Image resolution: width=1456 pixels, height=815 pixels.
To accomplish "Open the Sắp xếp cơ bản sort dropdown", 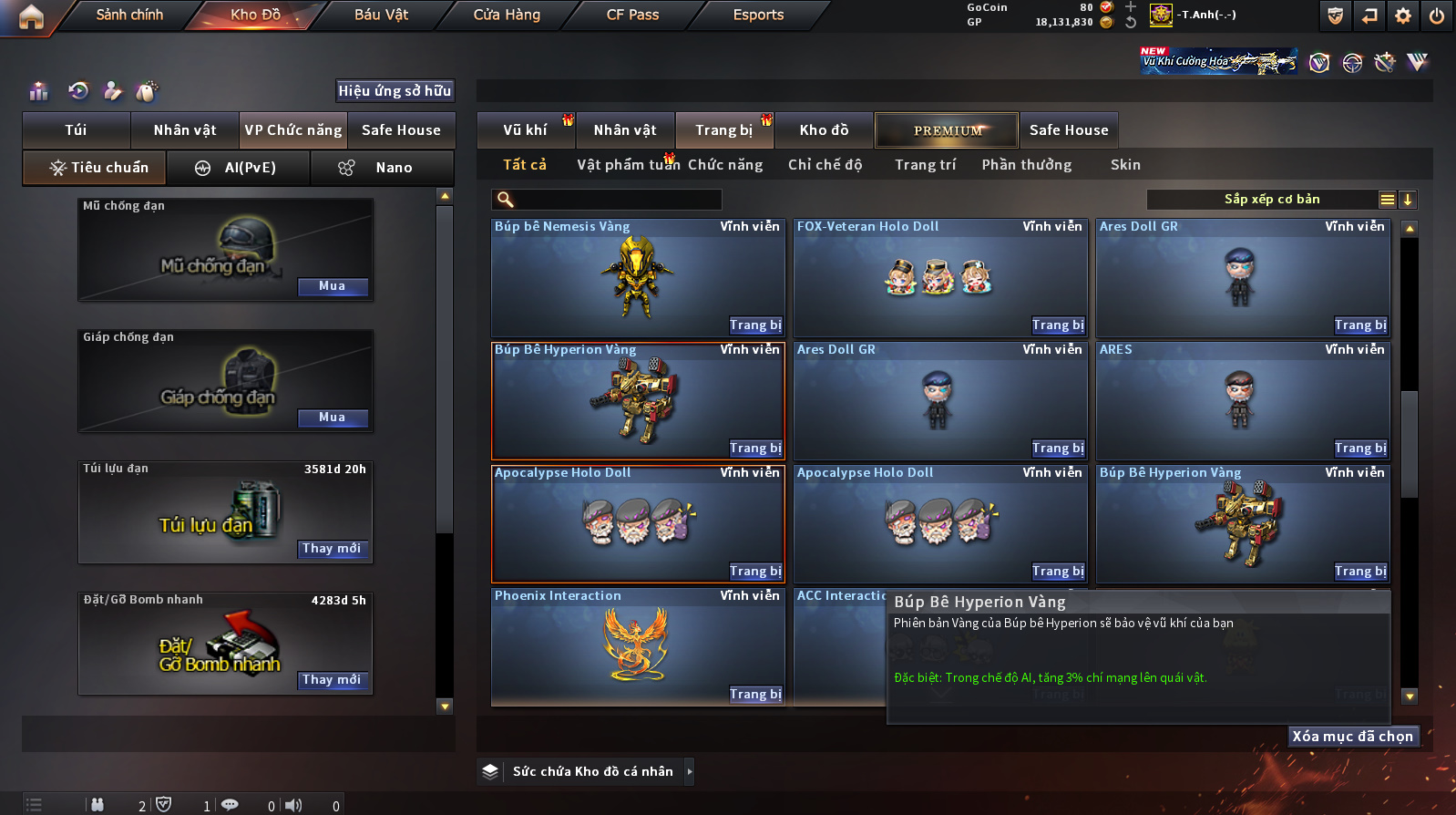I will 1272,200.
